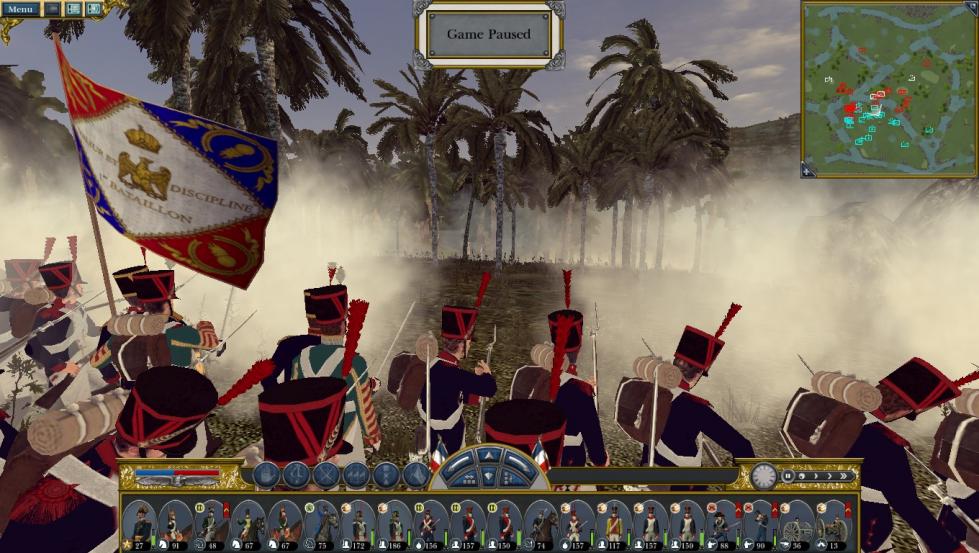Set the fastest game speed arrow

[x=845, y=476]
